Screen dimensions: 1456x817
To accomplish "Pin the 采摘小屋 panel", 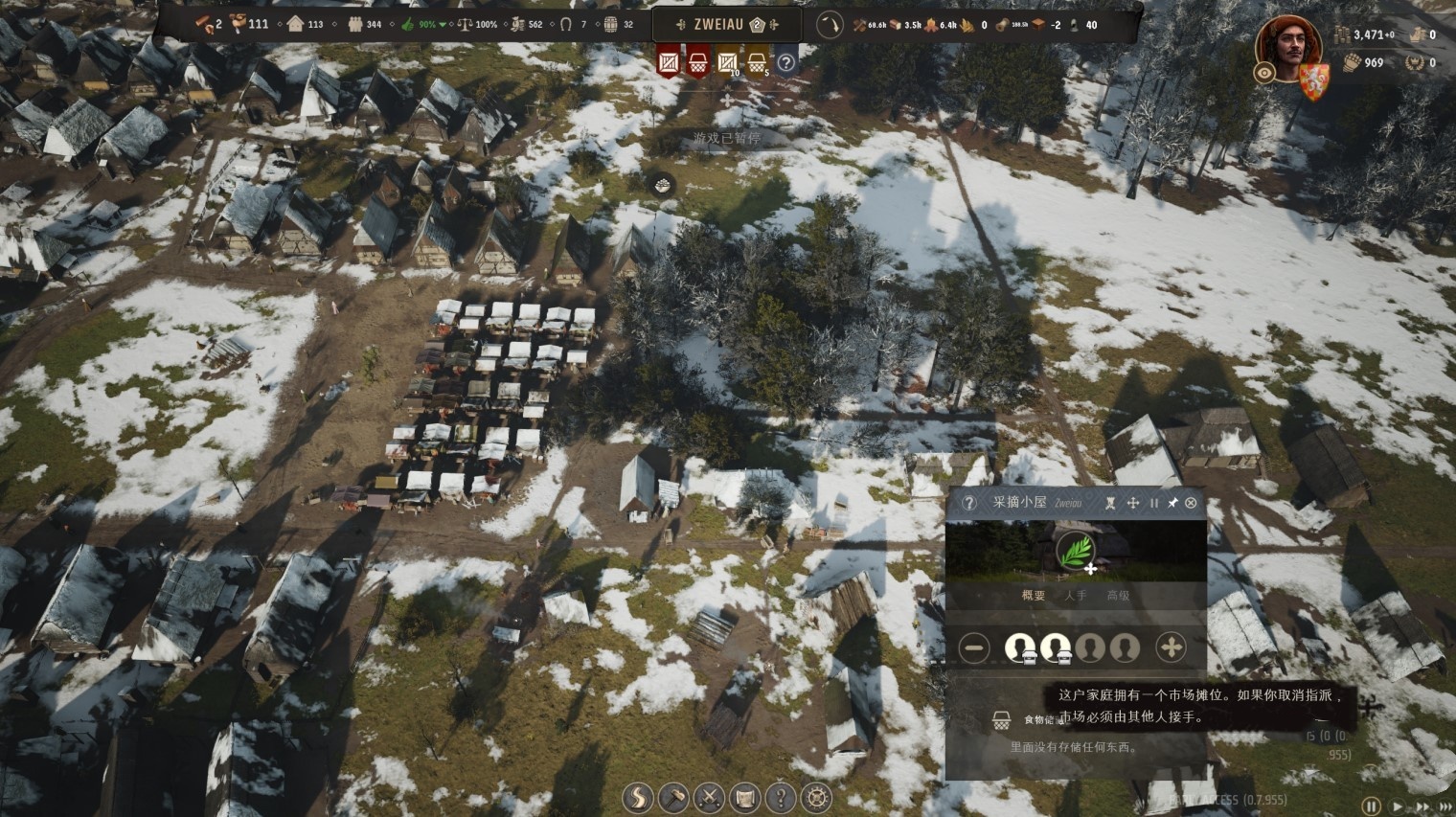I will pyautogui.click(x=1172, y=503).
